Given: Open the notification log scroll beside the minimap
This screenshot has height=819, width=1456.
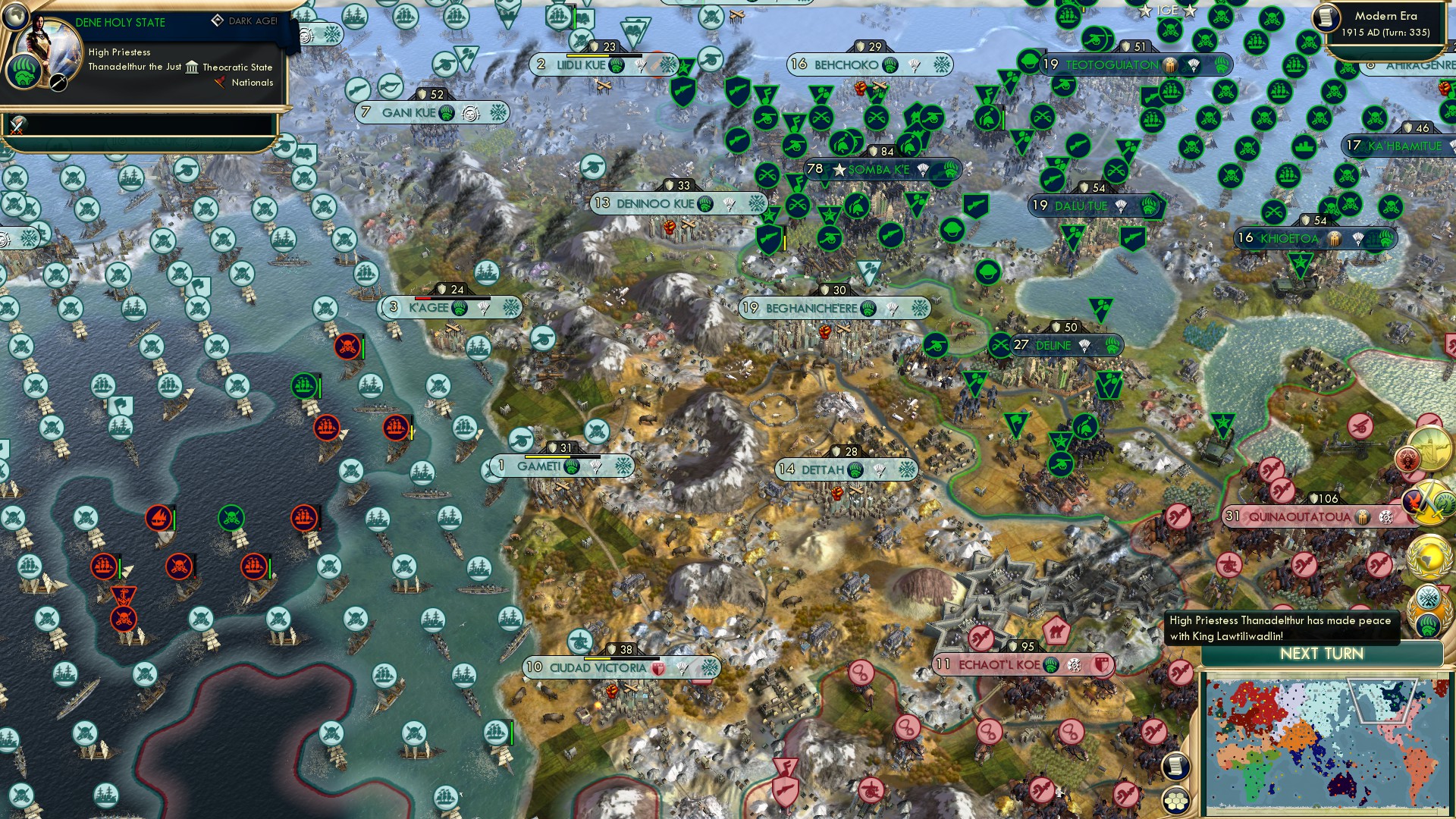Looking at the screenshot, I should [1175, 767].
